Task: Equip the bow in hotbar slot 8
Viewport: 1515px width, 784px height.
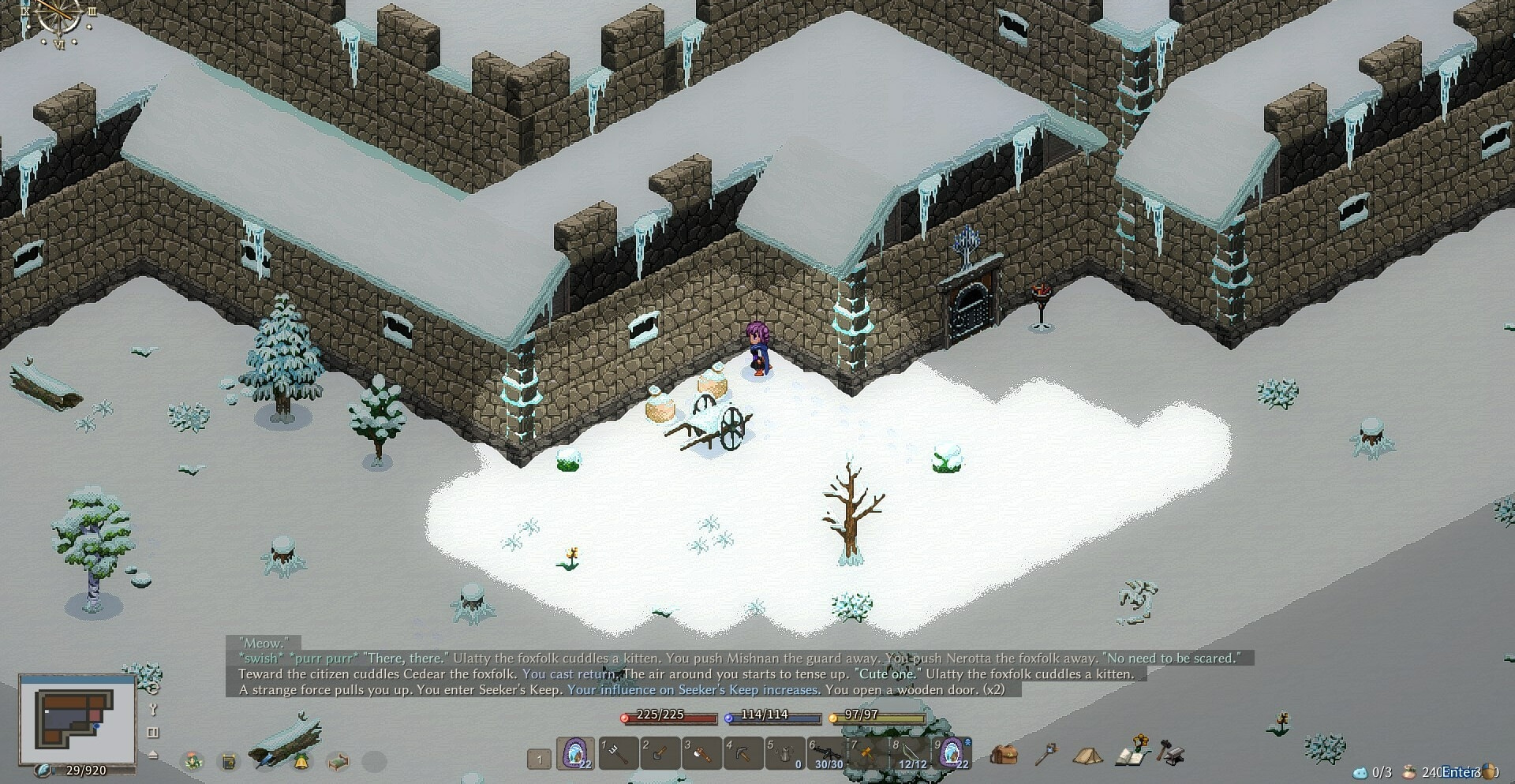Action: [x=909, y=753]
